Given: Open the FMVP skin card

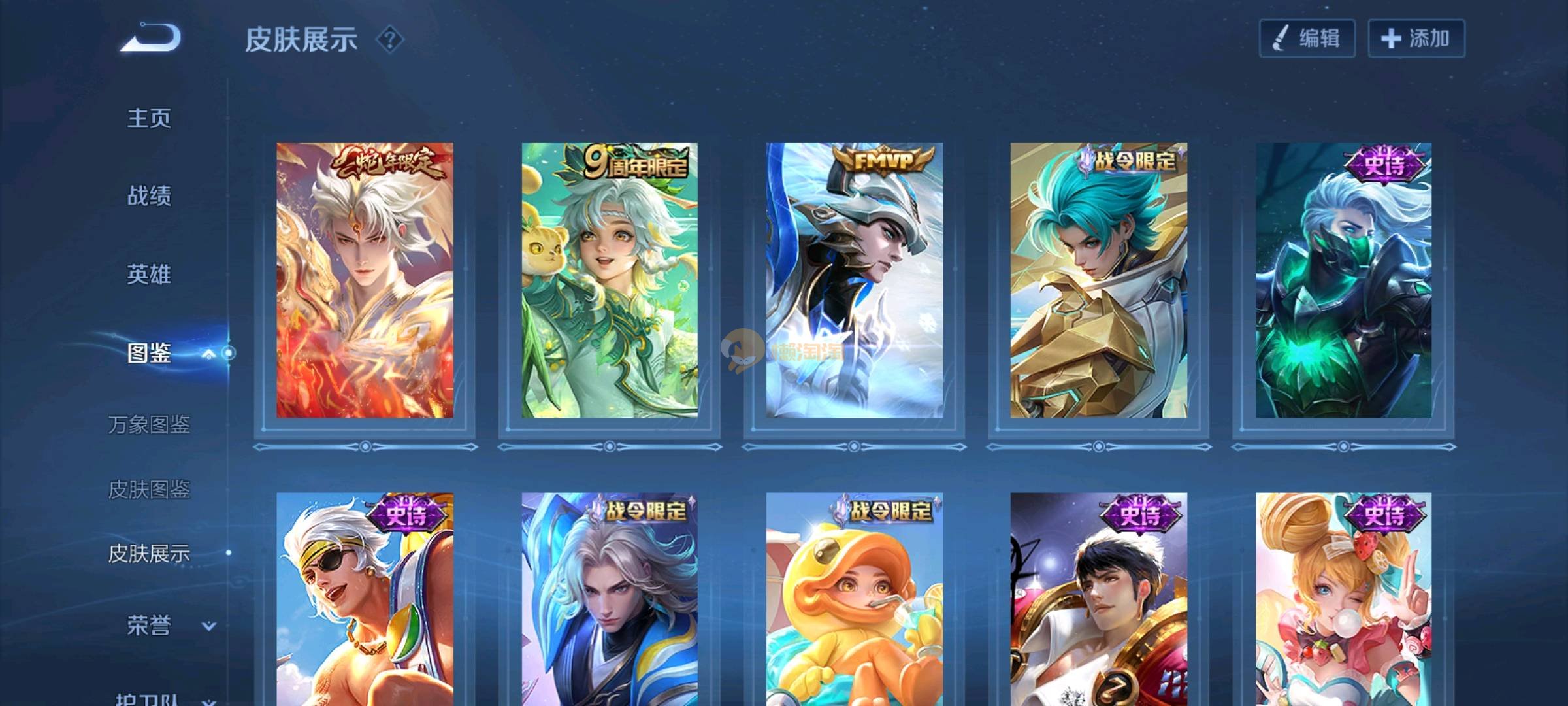Looking at the screenshot, I should click(x=854, y=280).
